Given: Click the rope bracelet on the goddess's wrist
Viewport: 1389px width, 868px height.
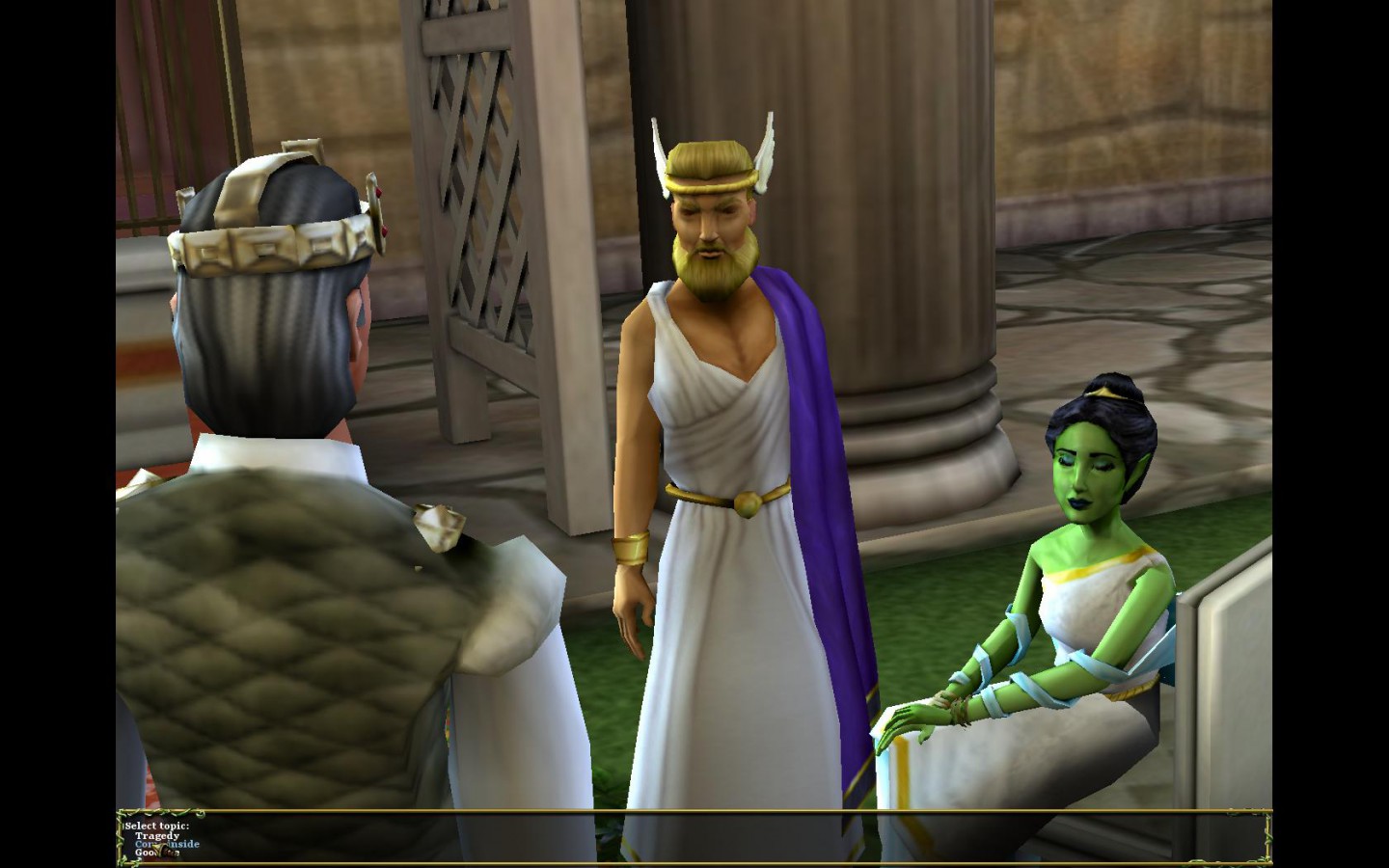Looking at the screenshot, I should coord(955,704).
